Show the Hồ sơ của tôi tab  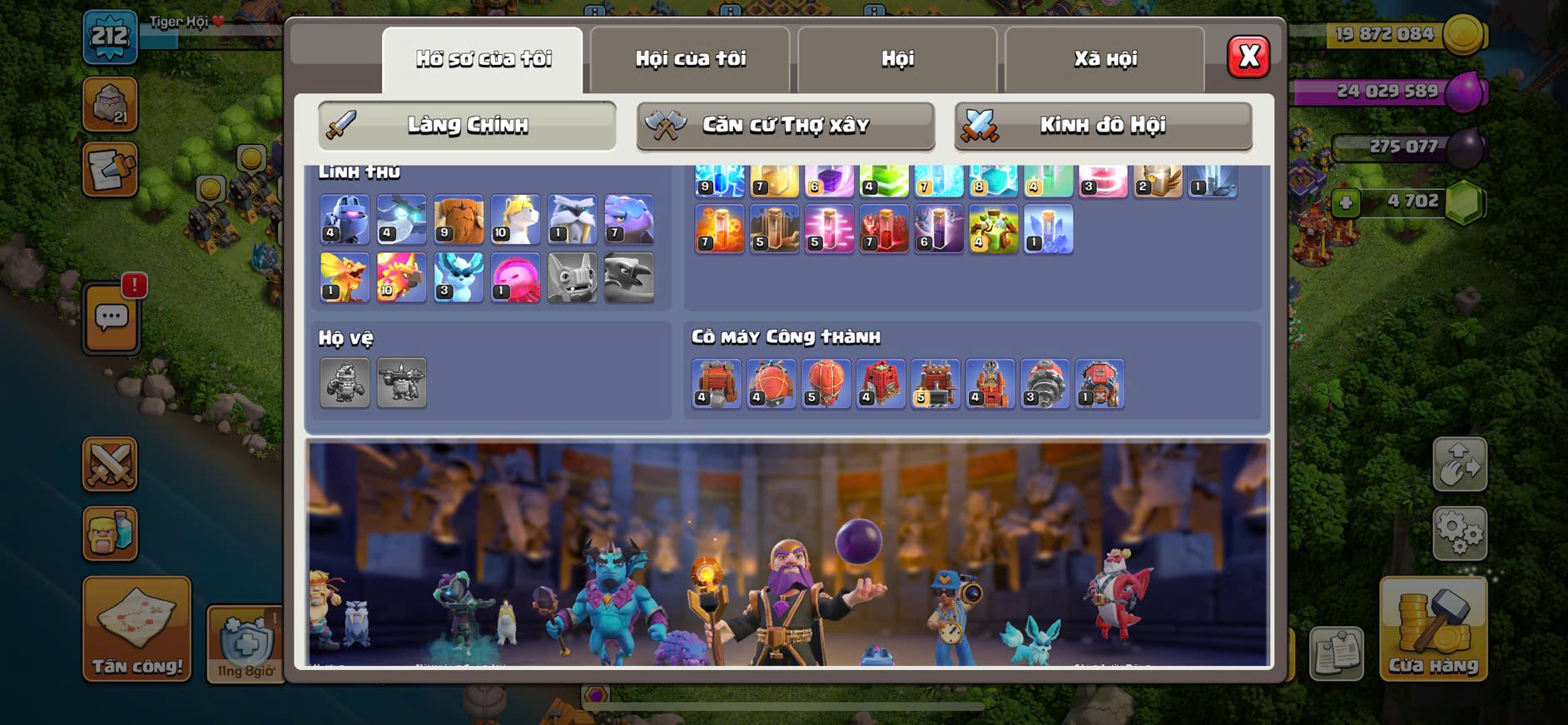[483, 59]
